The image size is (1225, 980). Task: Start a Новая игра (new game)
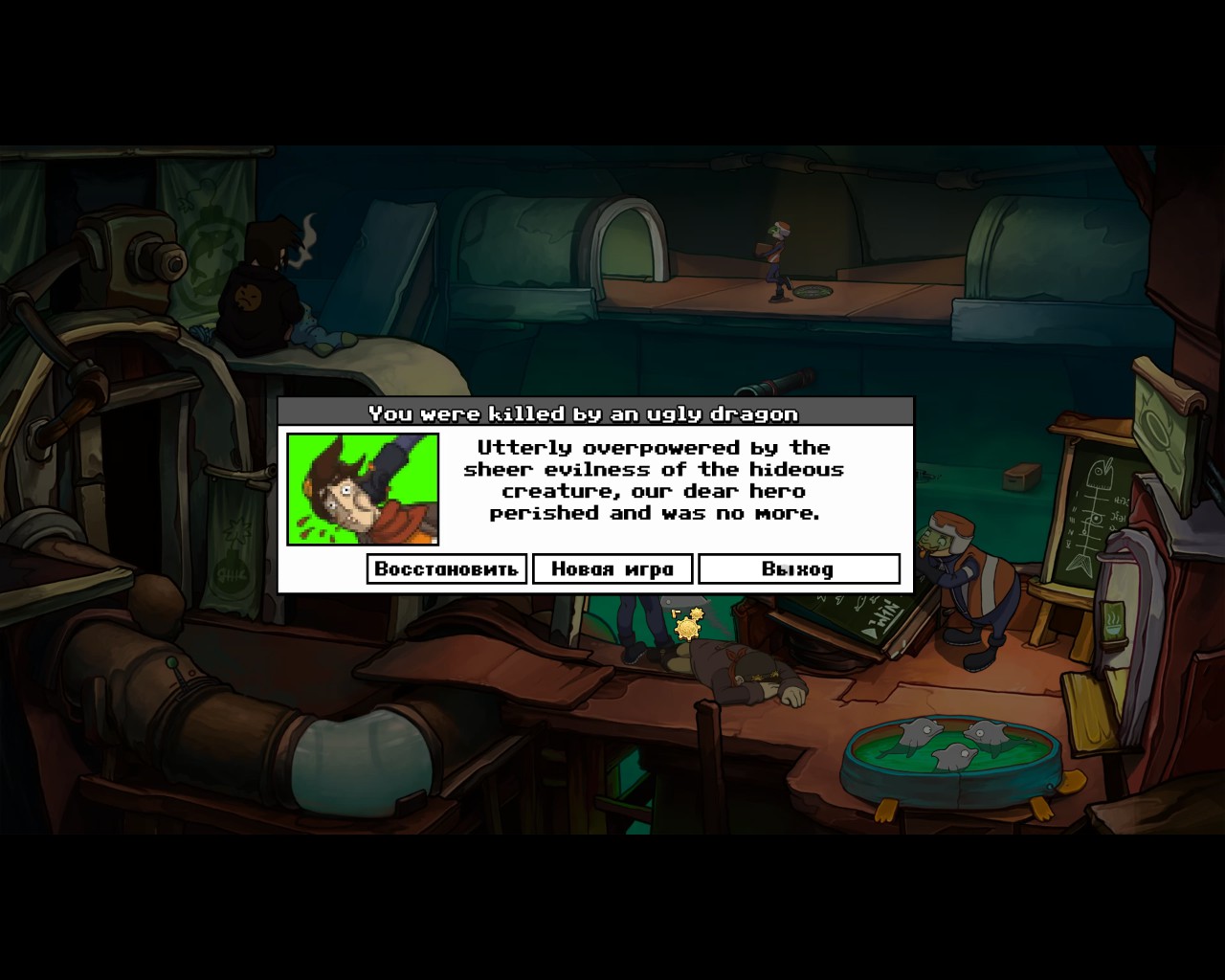[x=612, y=568]
